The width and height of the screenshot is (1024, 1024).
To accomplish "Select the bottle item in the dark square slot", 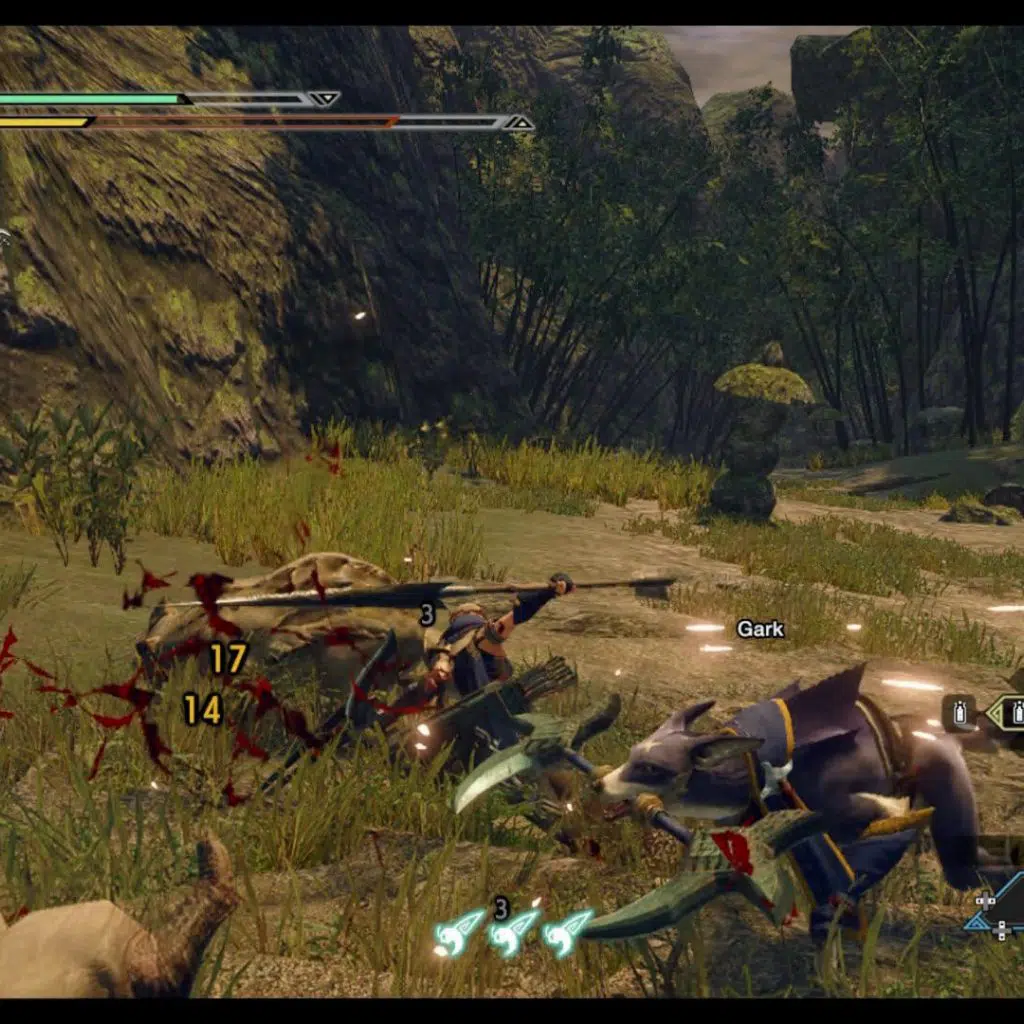I will coord(960,714).
